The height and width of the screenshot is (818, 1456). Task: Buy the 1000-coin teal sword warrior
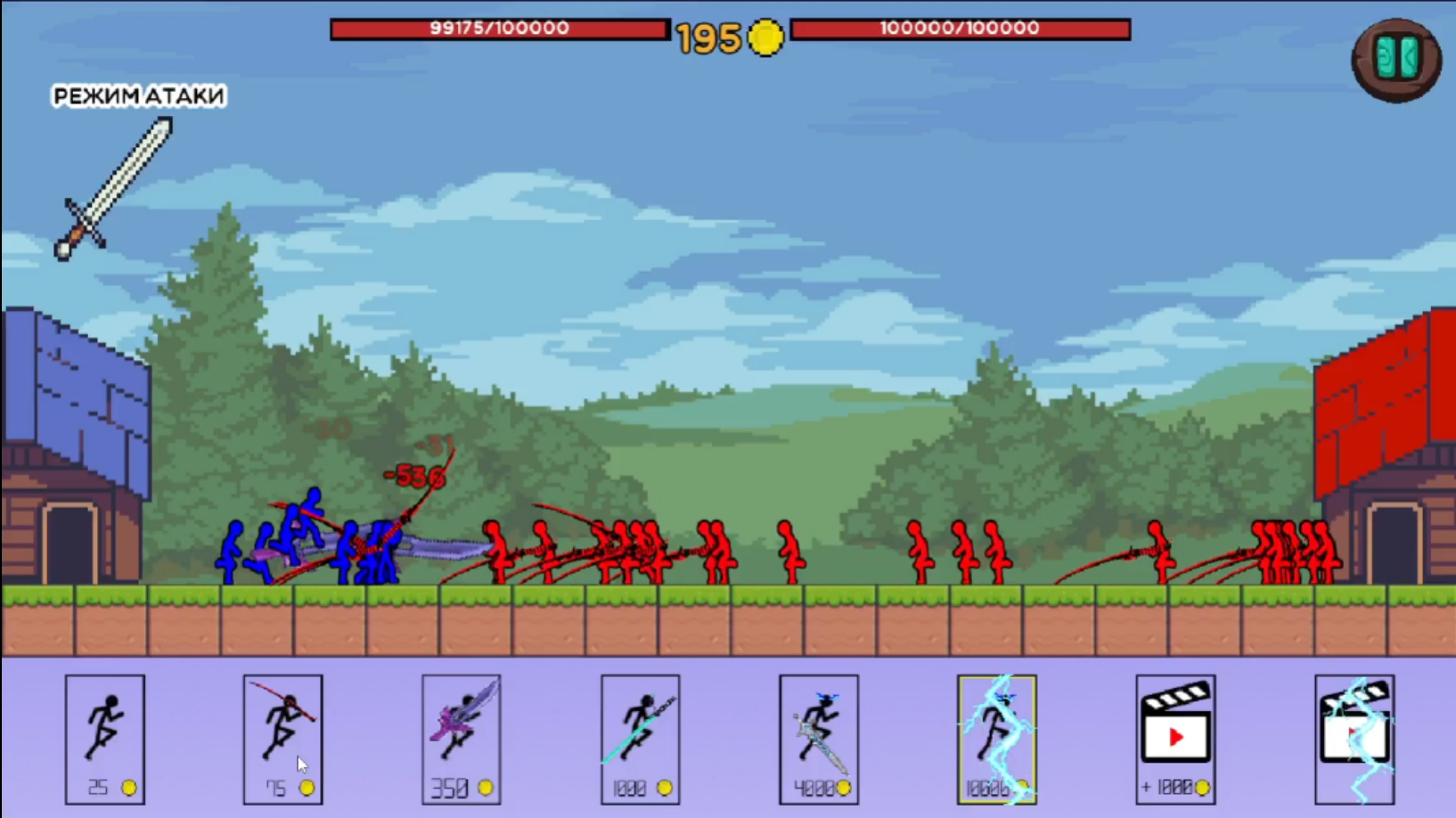(640, 740)
